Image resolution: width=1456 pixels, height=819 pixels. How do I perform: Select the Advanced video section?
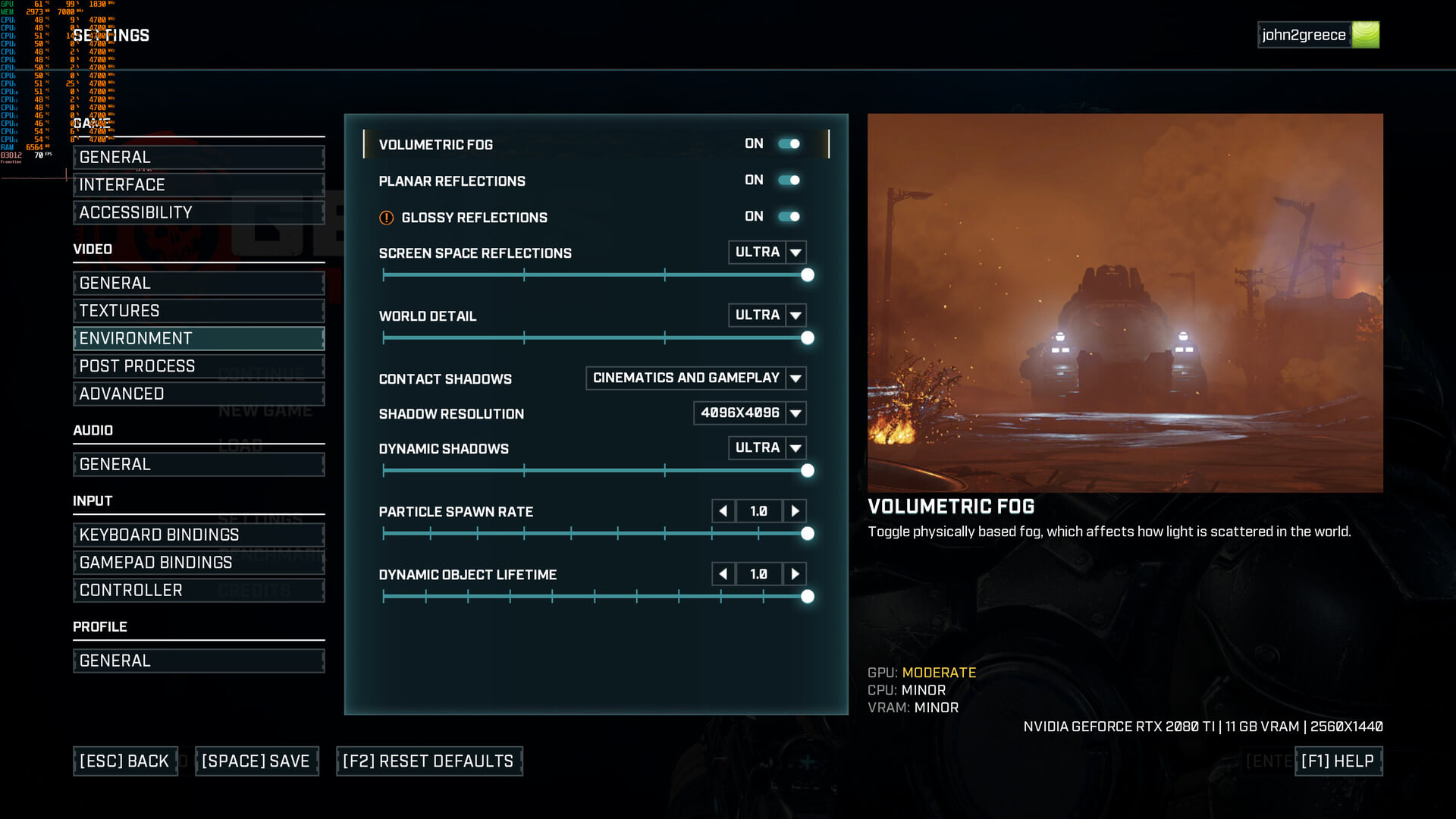tap(199, 394)
